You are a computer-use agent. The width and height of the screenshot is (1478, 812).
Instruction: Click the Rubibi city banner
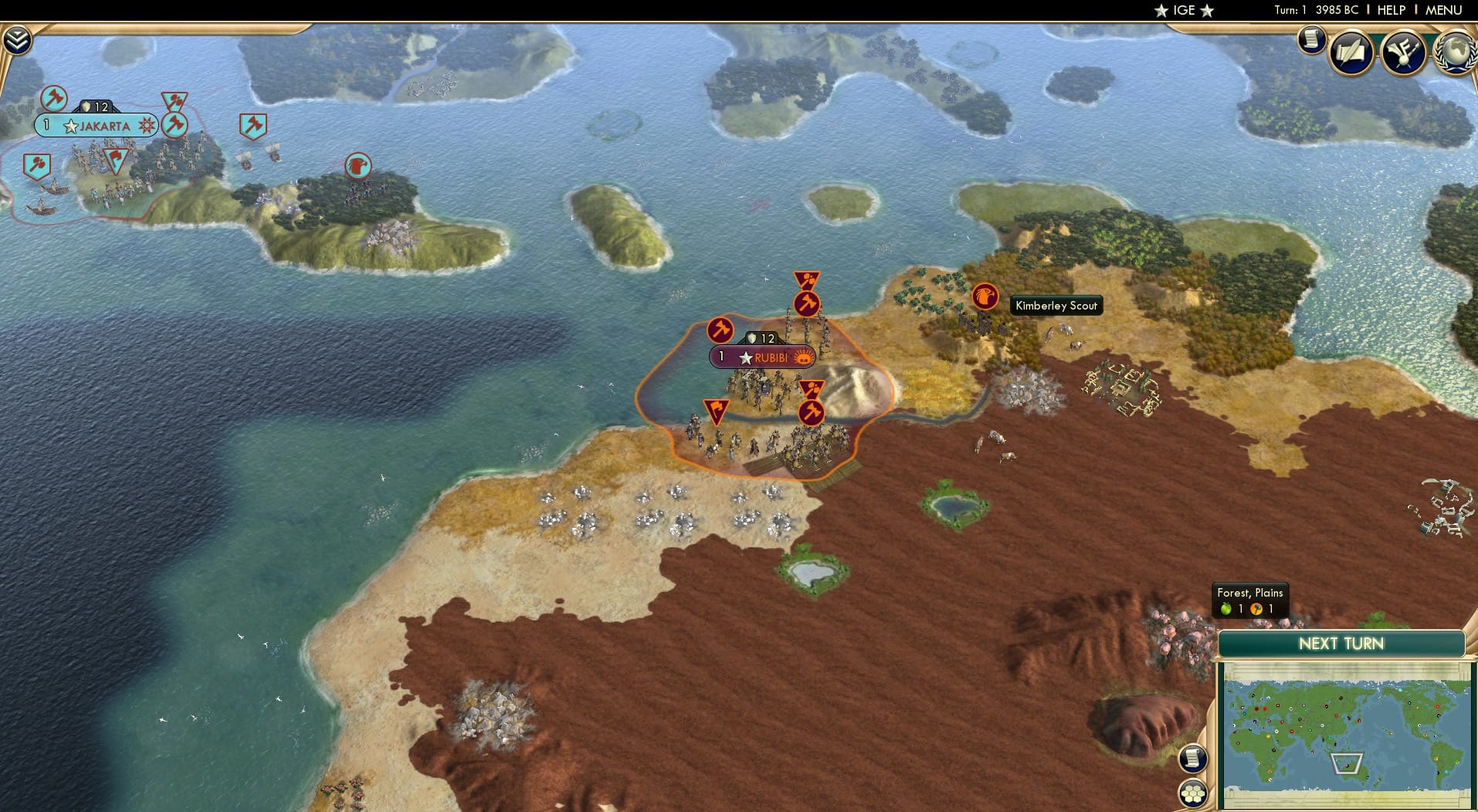762,357
